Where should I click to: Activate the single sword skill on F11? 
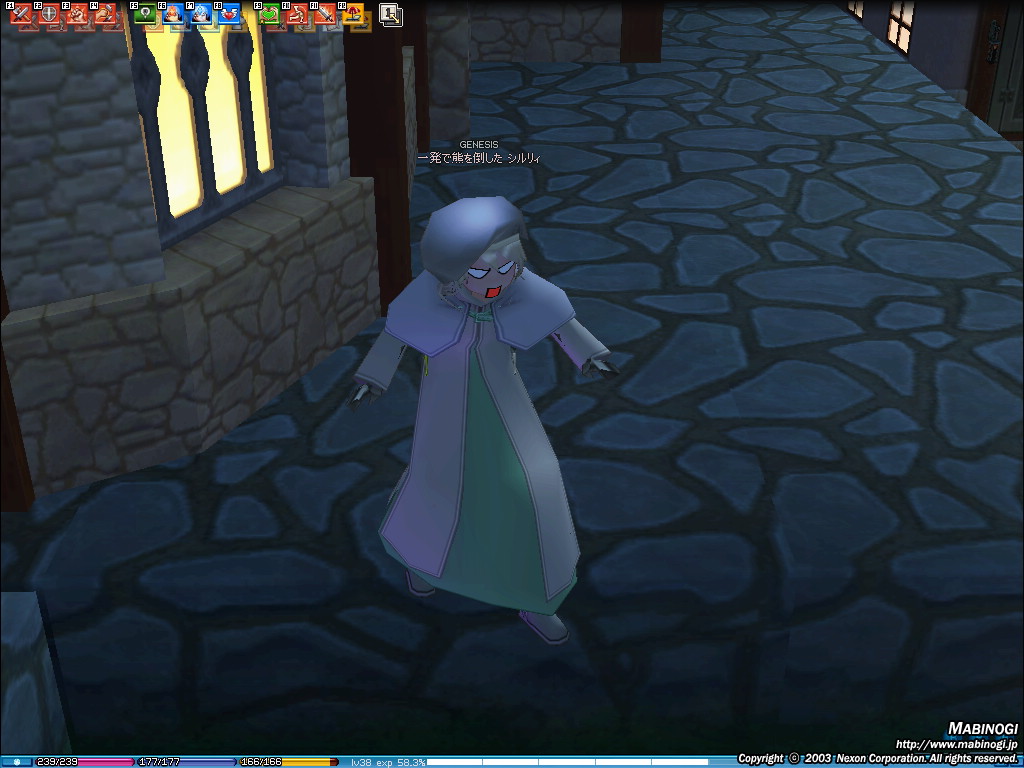(326, 15)
